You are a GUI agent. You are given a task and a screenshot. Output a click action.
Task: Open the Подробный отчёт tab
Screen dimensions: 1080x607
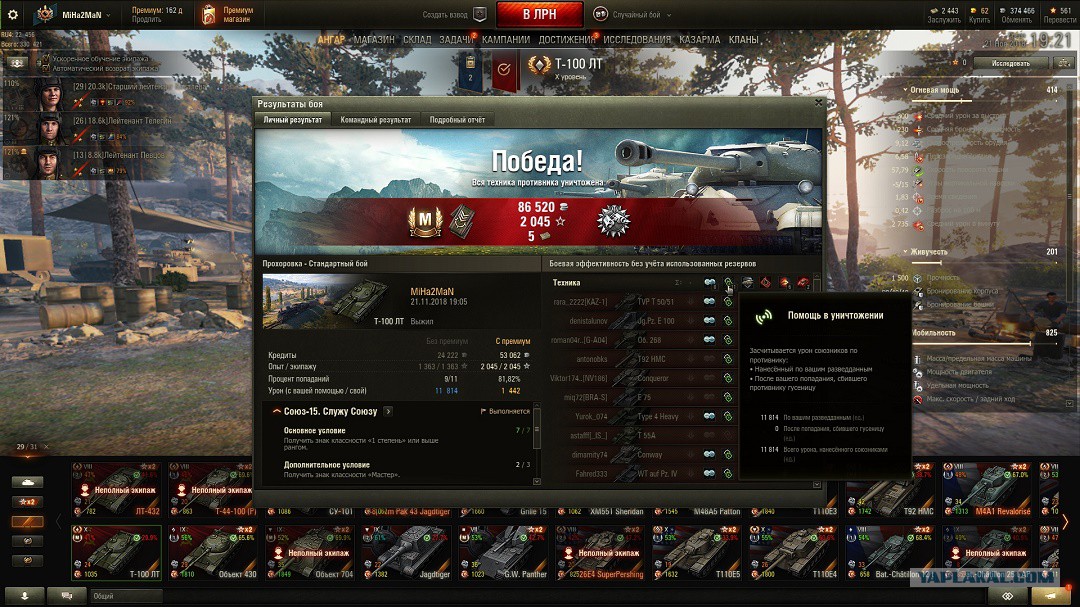(x=457, y=120)
